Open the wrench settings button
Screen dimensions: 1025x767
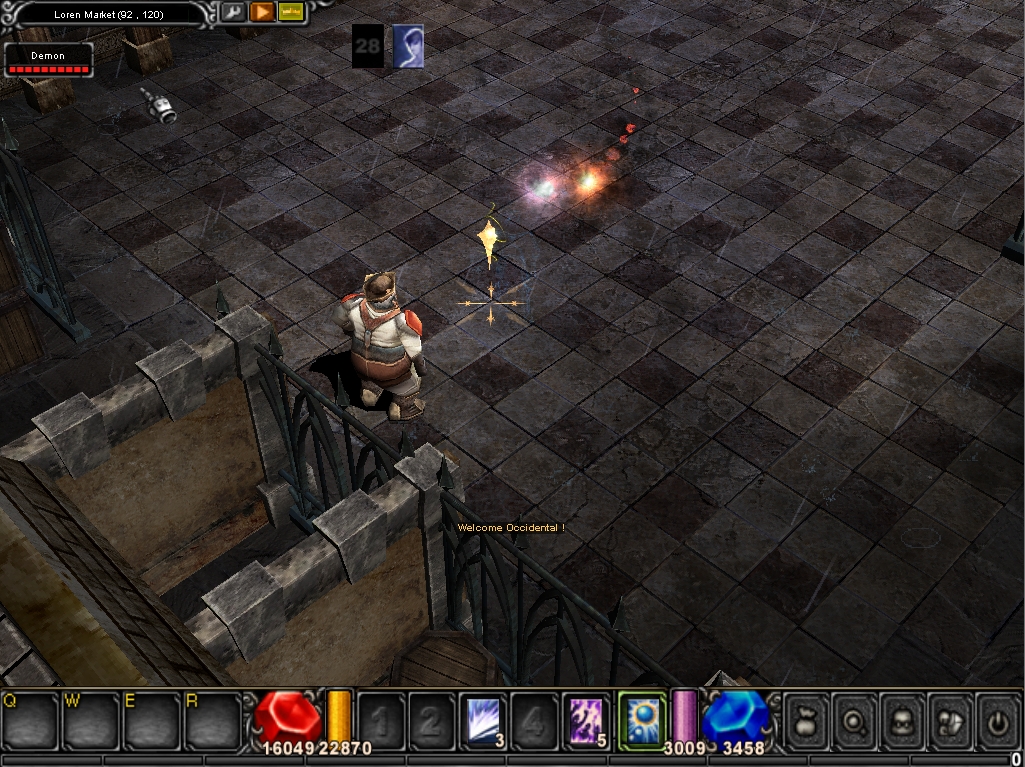pos(232,13)
